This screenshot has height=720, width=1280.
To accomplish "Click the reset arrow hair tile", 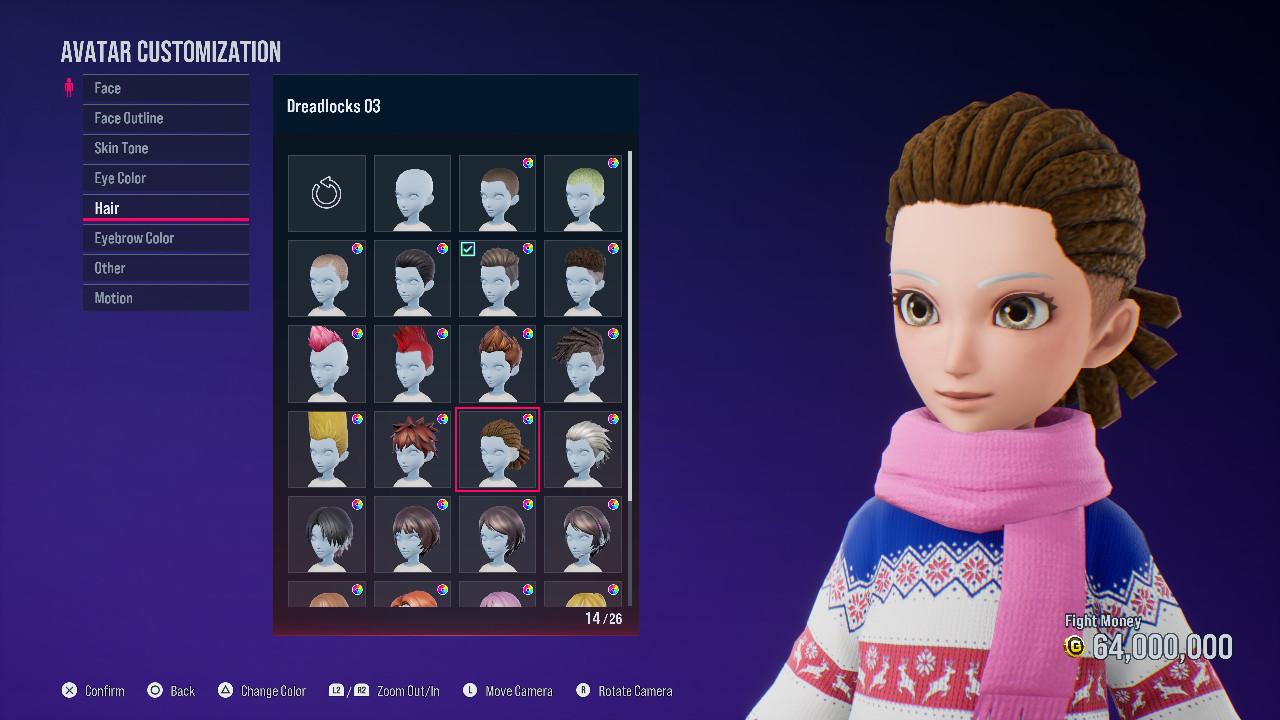I will pos(327,193).
